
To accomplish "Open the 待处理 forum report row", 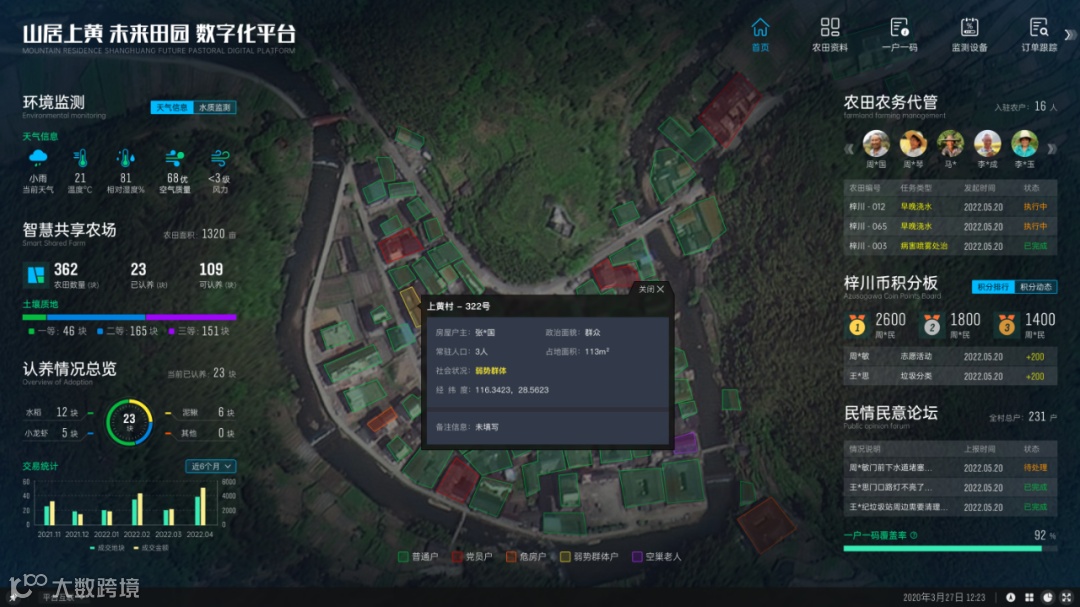I will point(949,467).
